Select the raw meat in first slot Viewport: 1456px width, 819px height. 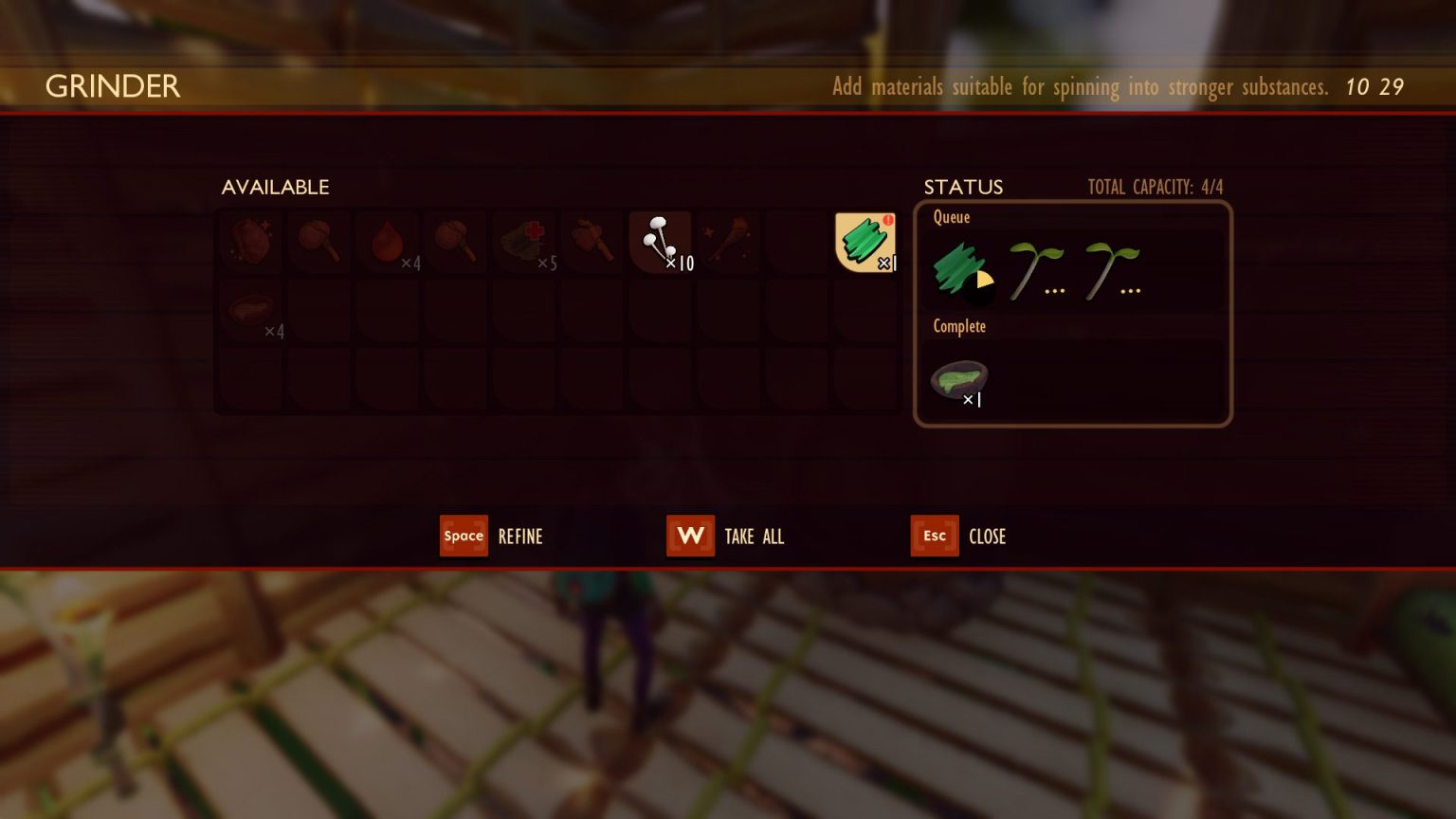pyautogui.click(x=250, y=242)
